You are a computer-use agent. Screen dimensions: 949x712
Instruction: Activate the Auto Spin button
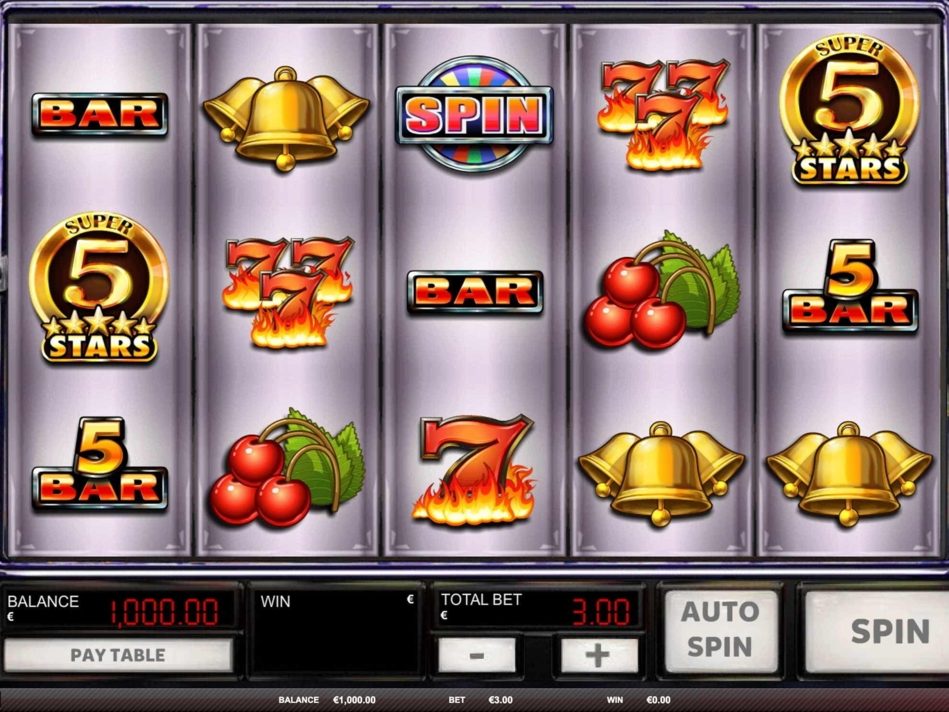pyautogui.click(x=720, y=629)
